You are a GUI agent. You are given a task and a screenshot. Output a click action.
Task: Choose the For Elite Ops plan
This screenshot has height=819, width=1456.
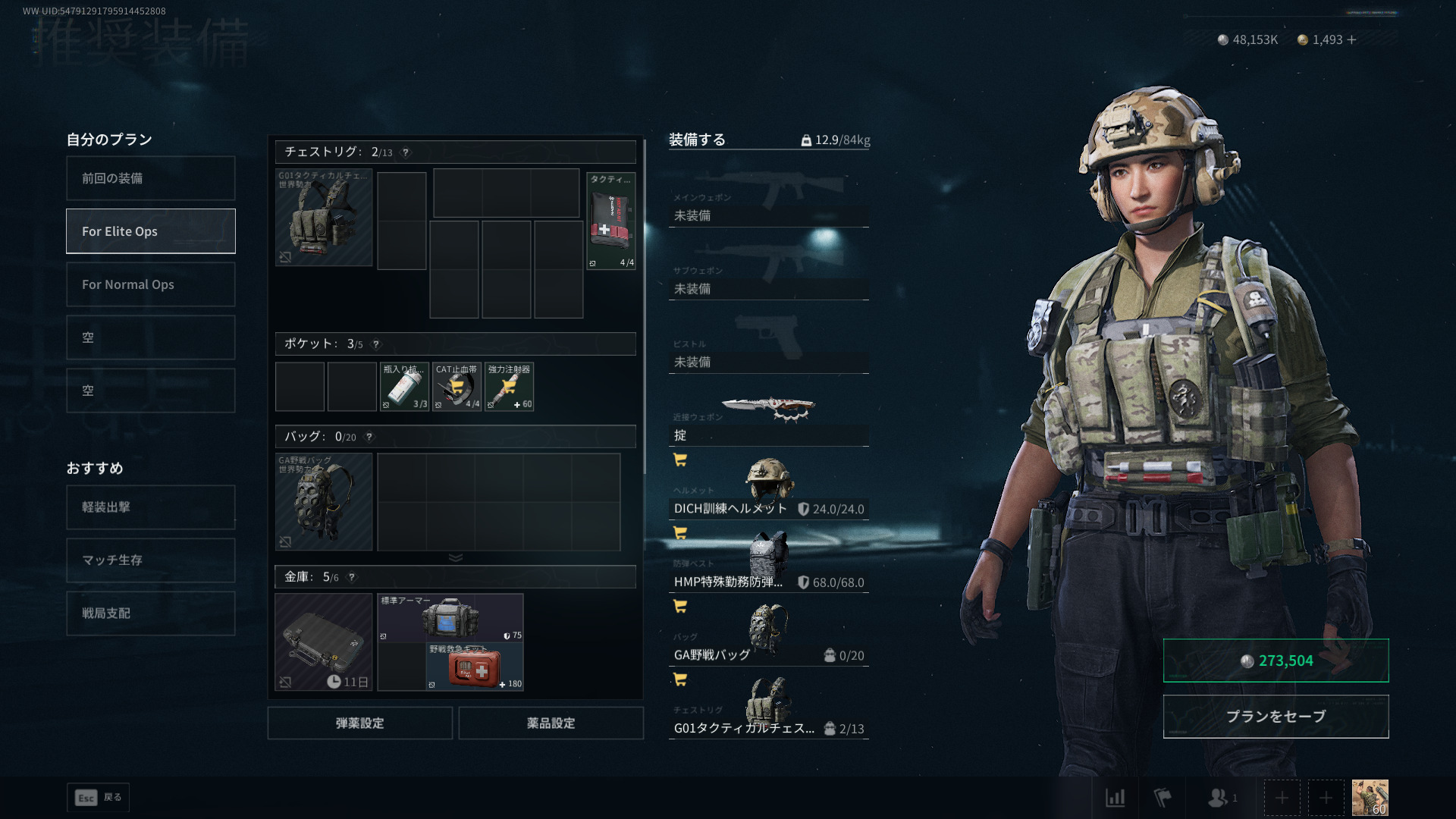click(x=150, y=231)
